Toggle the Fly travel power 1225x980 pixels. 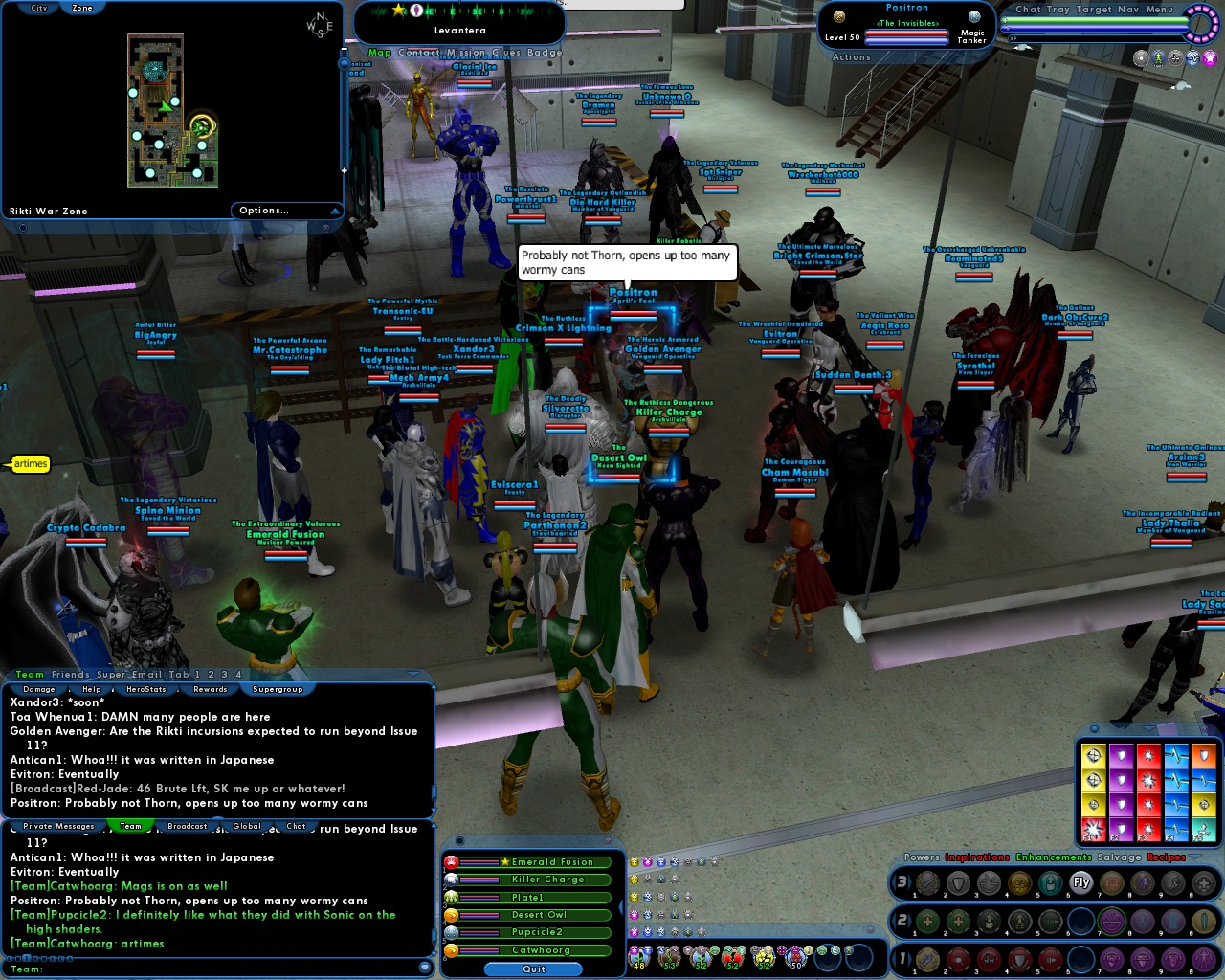click(1080, 883)
